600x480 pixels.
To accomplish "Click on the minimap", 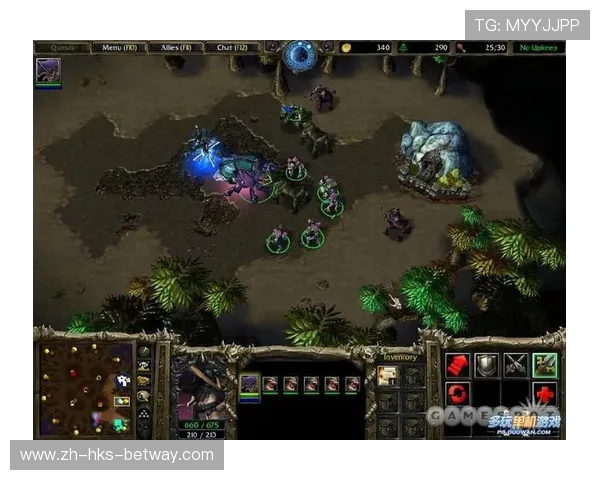I will [86, 389].
